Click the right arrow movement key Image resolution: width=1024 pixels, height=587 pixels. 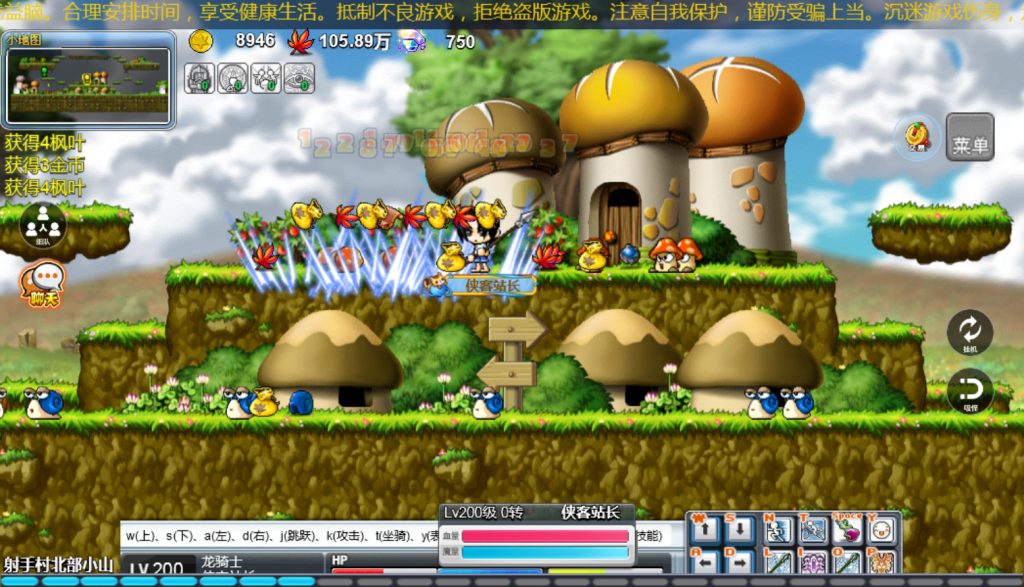click(740, 563)
